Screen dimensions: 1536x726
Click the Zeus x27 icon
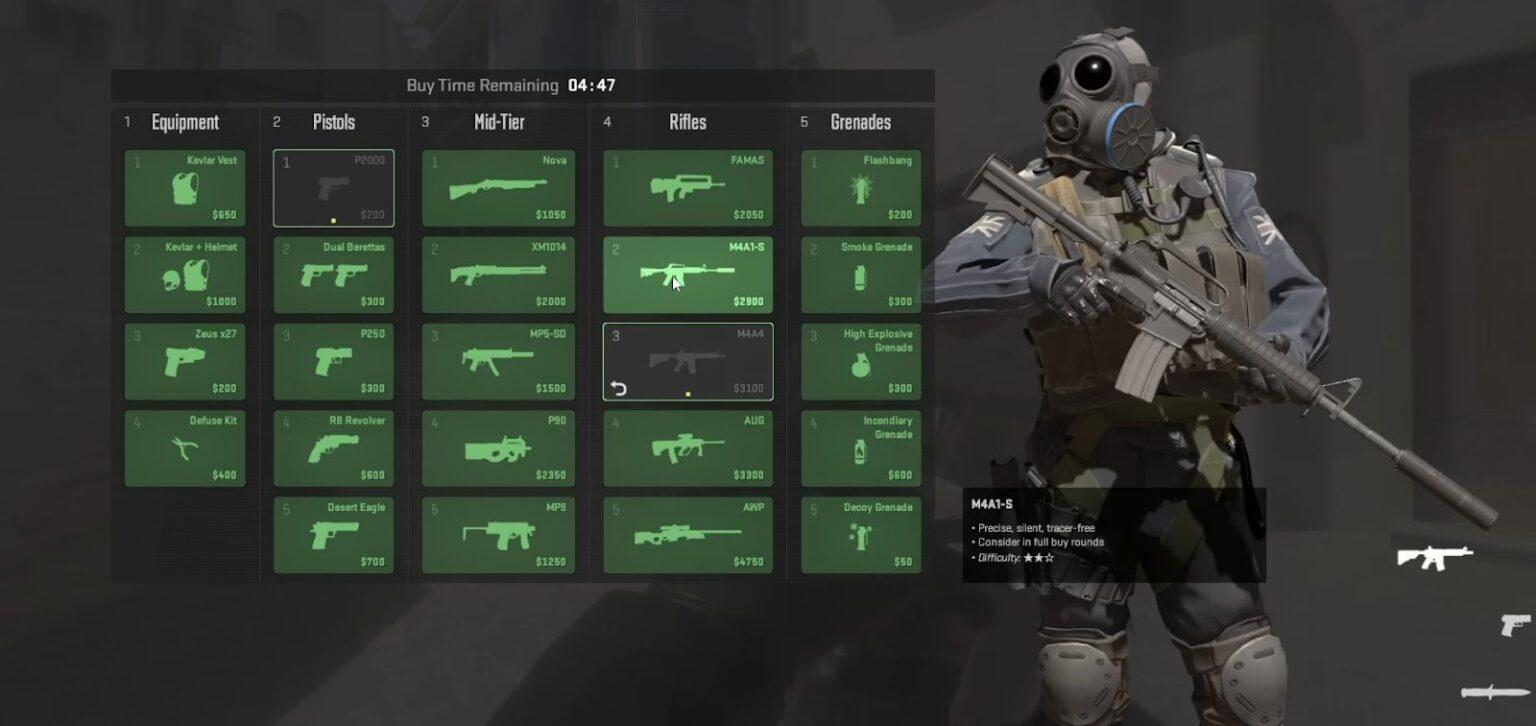tap(184, 361)
